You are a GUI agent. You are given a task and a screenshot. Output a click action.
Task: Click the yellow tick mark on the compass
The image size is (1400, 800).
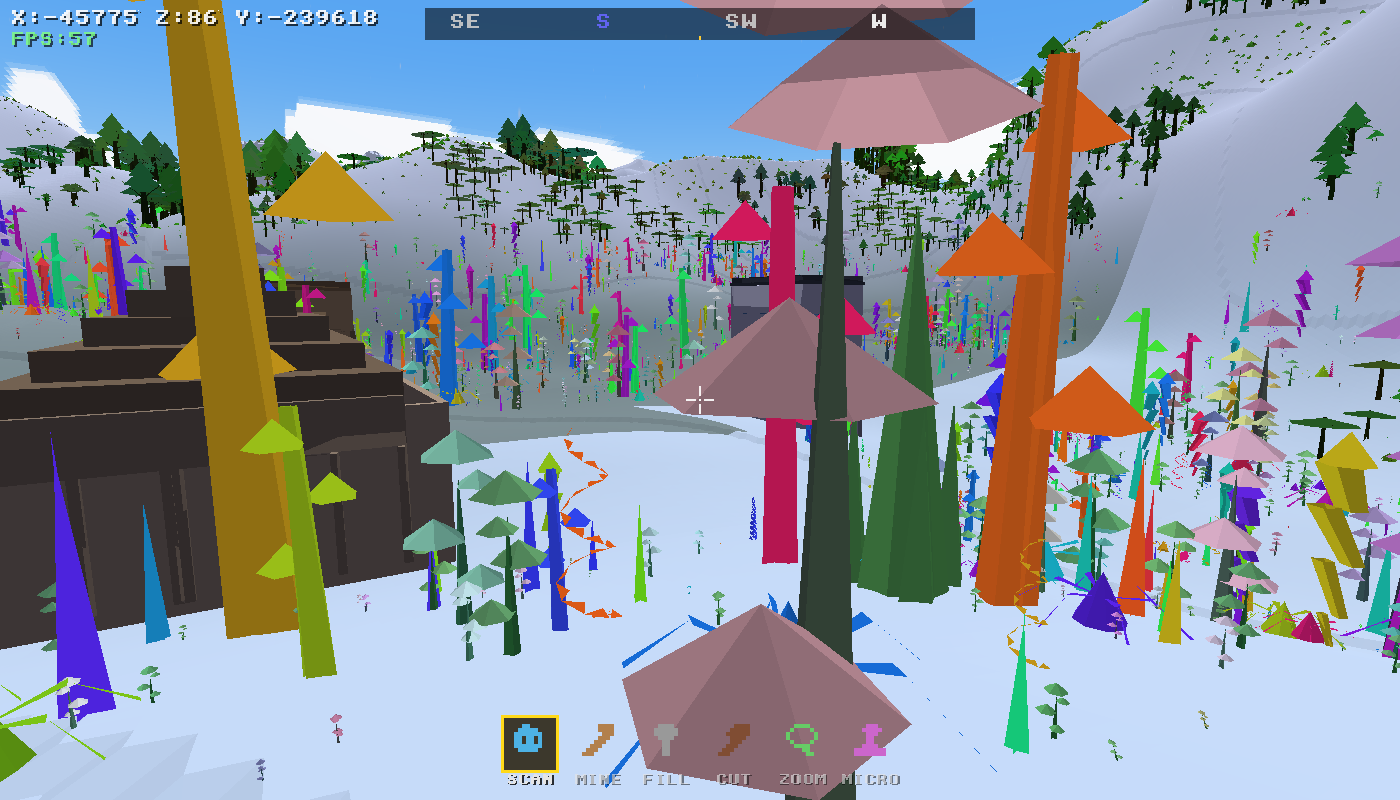(700, 38)
